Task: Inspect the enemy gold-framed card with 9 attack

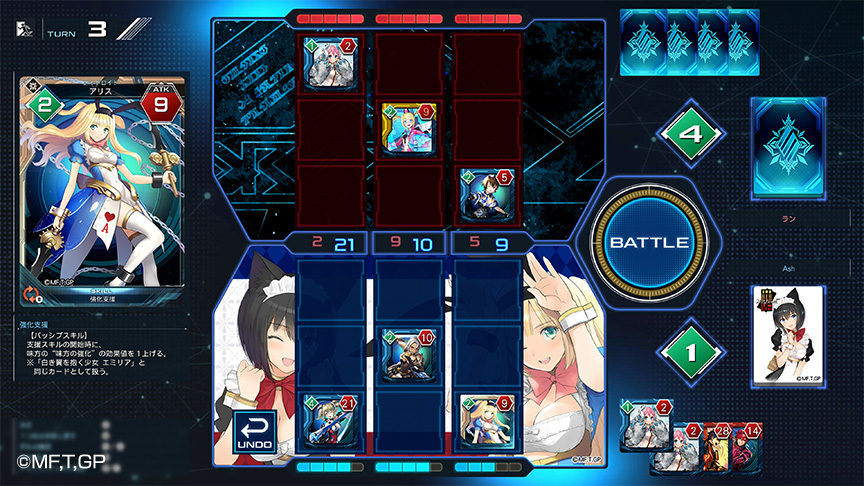Action: click(409, 128)
